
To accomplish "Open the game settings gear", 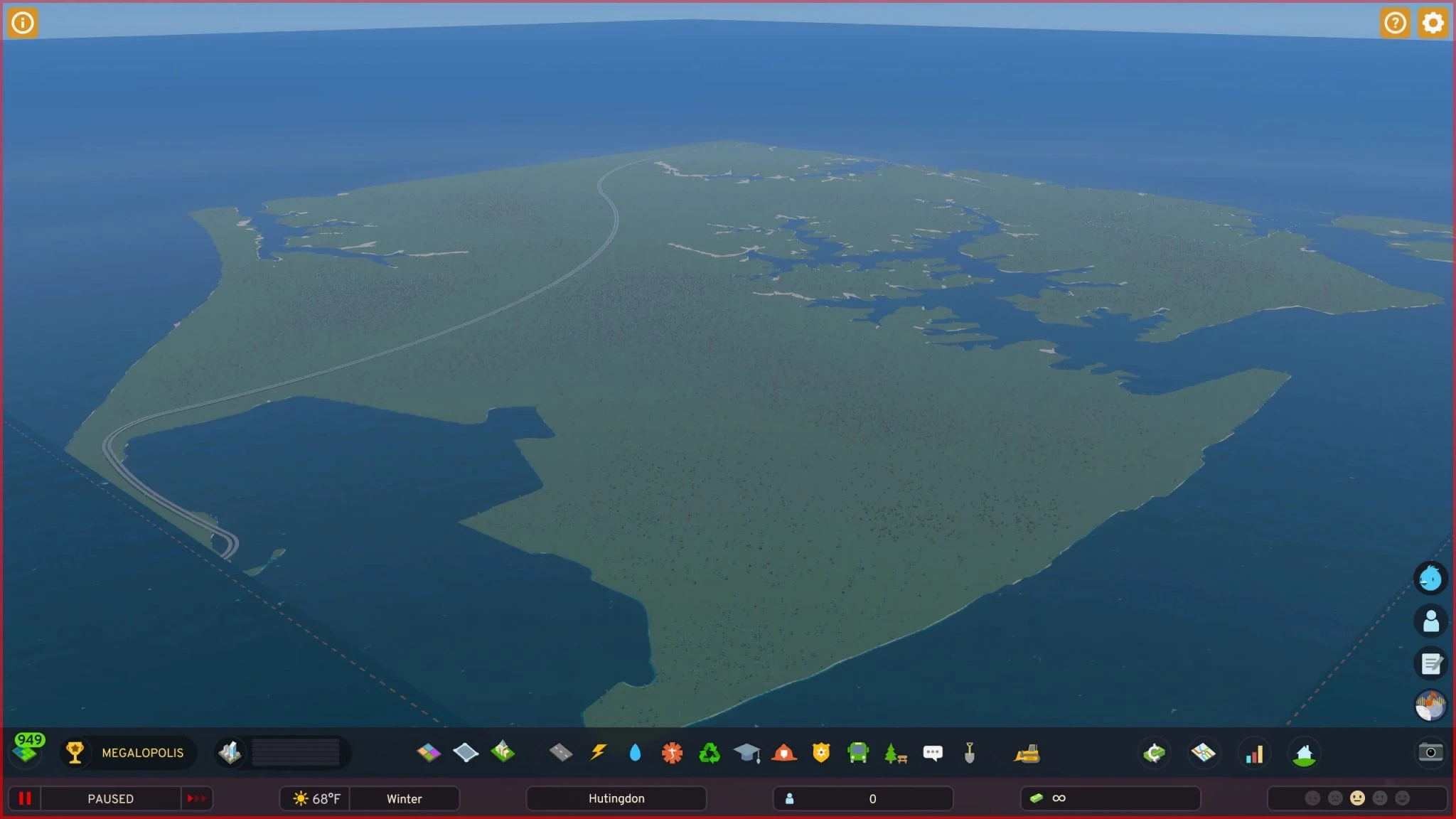I will pos(1433,23).
